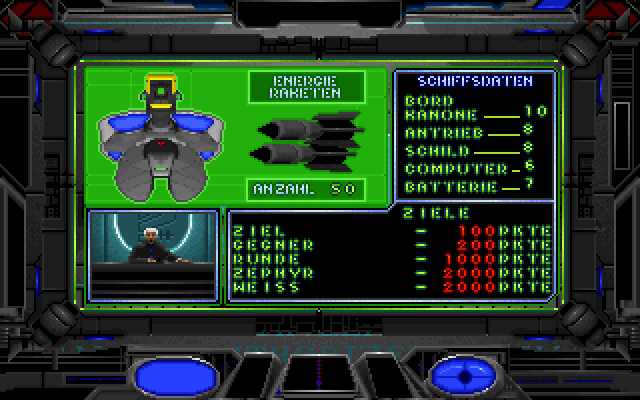This screenshot has height=400, width=640.
Task: Select the Bord Kanone ship data row
Action: (475, 107)
